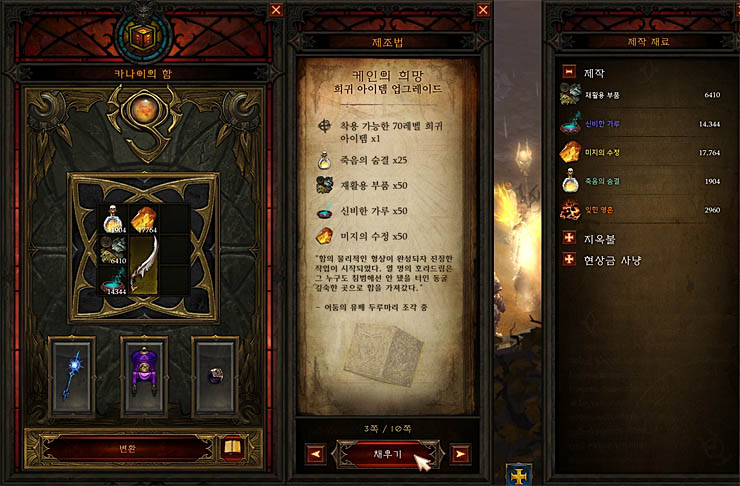The image size is (740, 486).
Task: Expand the 지옥불 section
Action: coord(569,239)
